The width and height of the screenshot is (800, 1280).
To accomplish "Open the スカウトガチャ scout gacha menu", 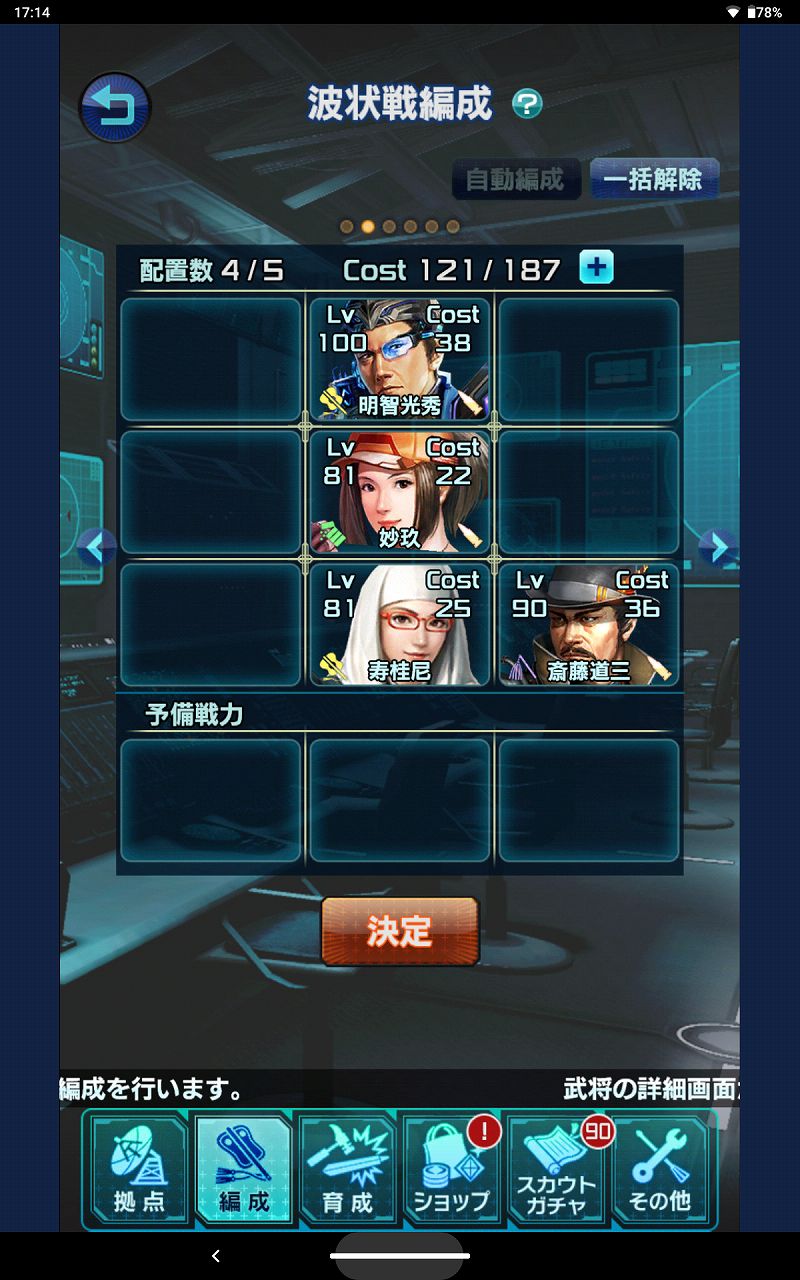I will coord(556,1170).
